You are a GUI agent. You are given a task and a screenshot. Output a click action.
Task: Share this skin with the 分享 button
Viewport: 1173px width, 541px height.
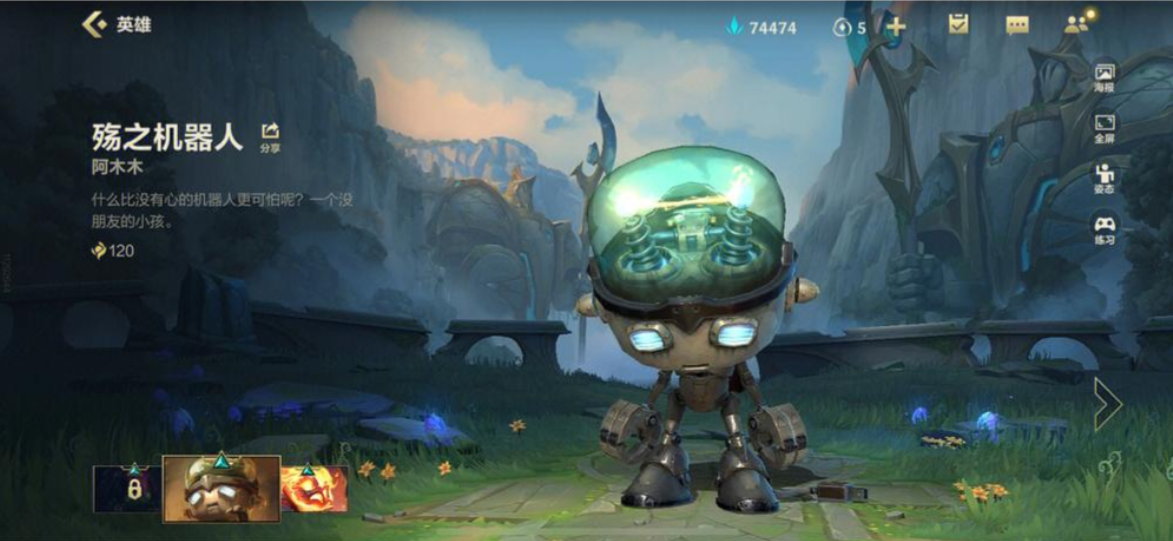pyautogui.click(x=270, y=136)
